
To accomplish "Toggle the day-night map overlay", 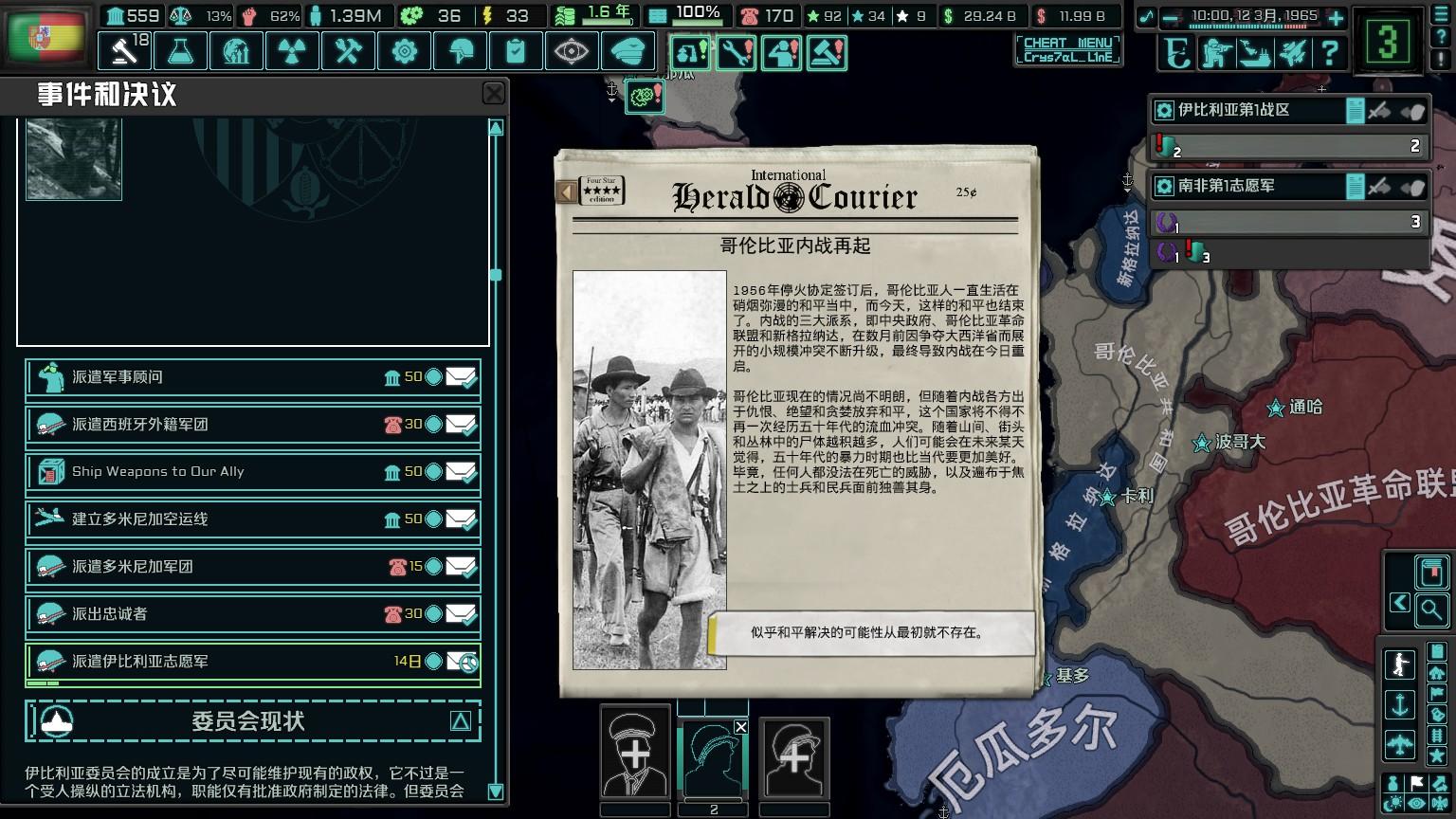I will pos(1392,801).
